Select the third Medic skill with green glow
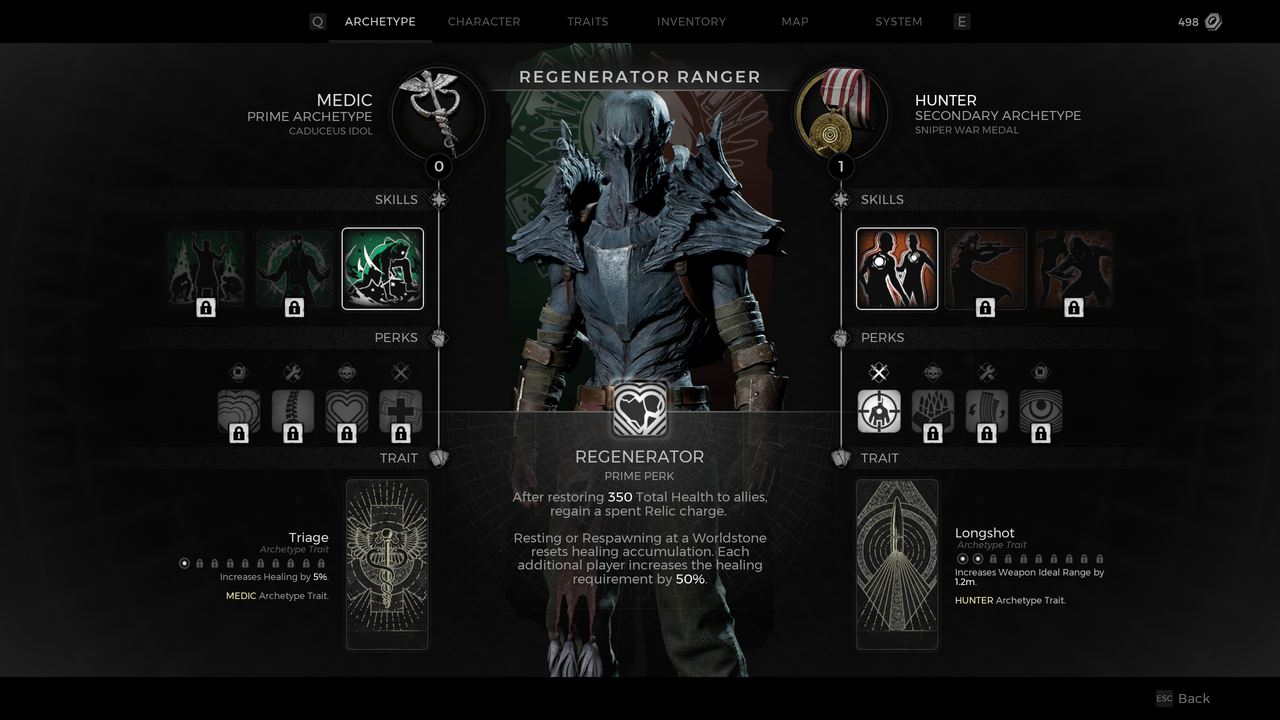This screenshot has height=720, width=1280. tap(382, 268)
